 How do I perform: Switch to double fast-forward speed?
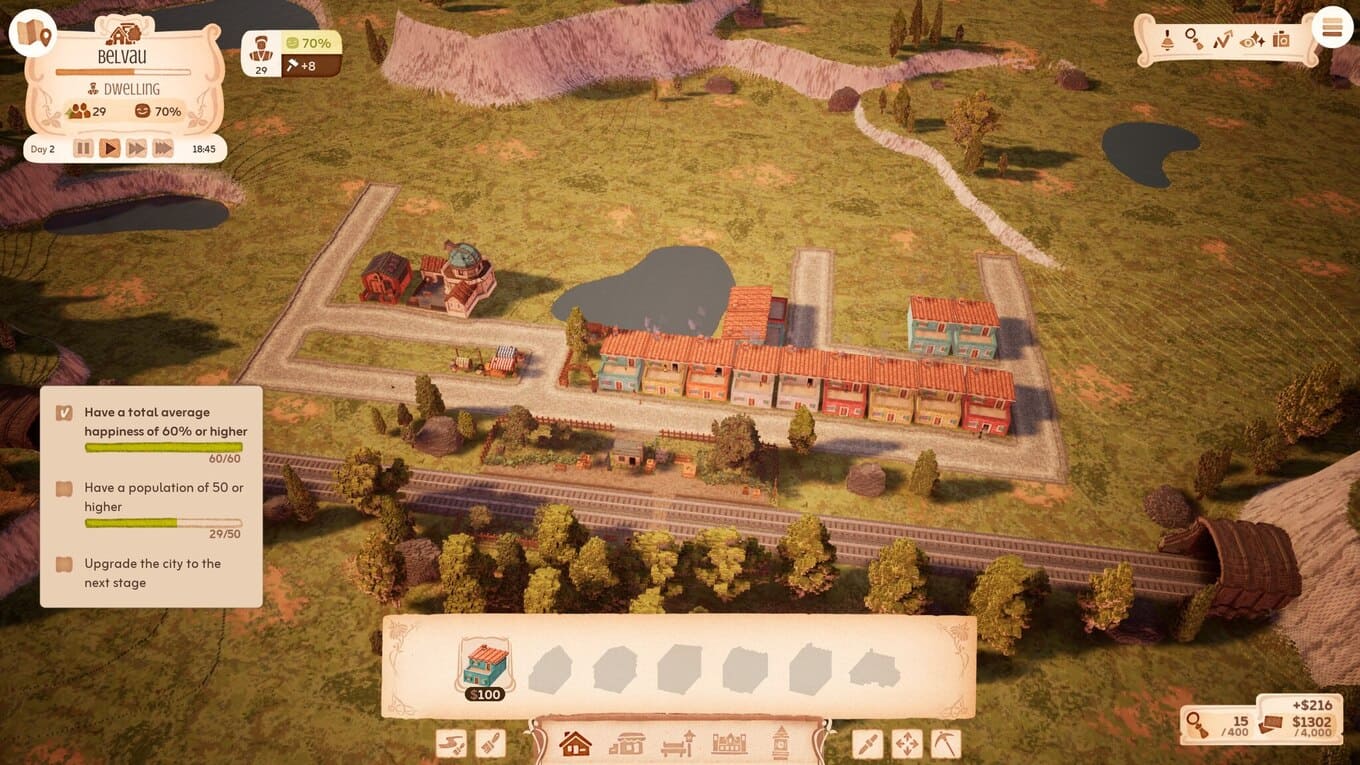136,149
